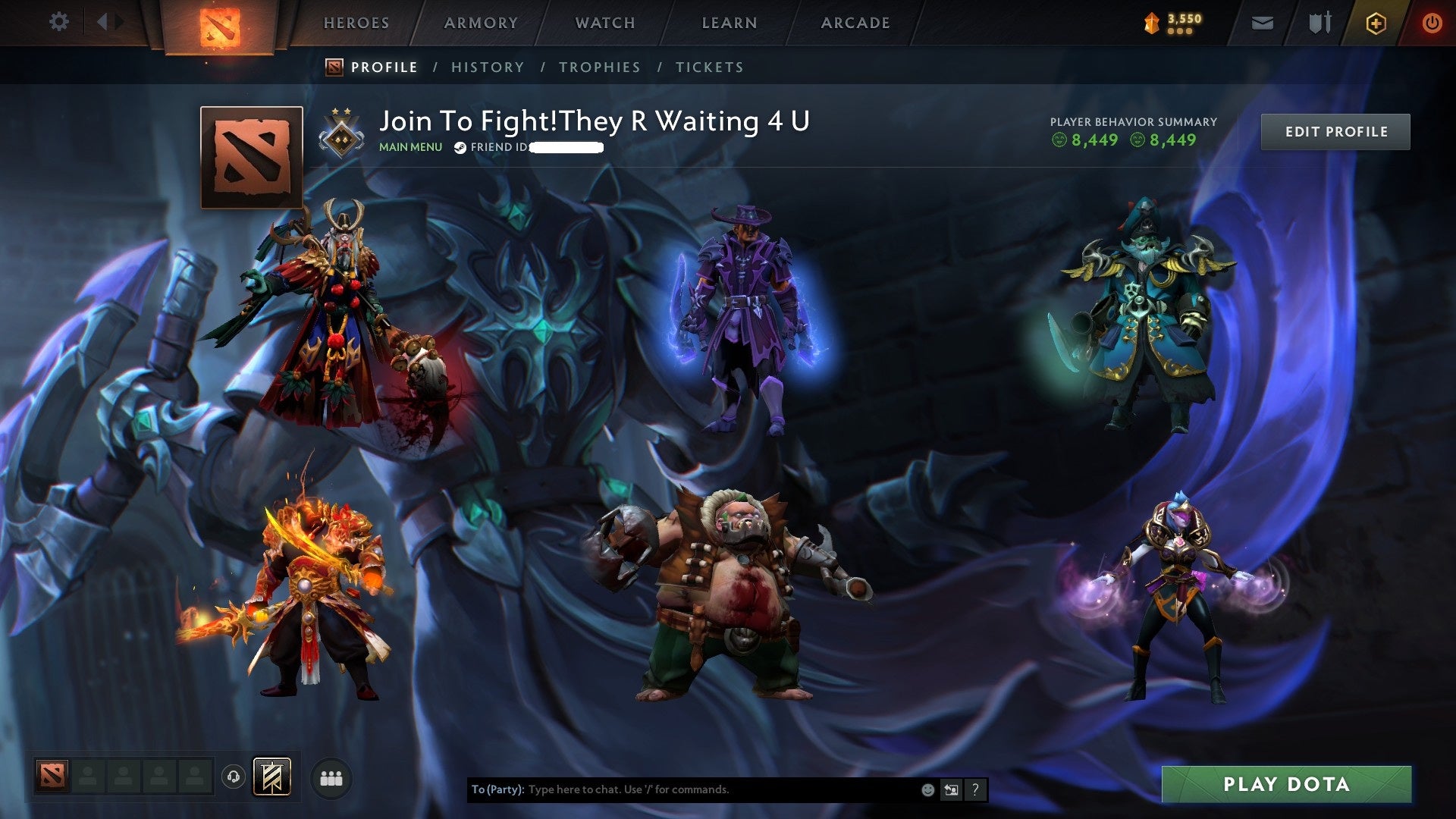Image resolution: width=1456 pixels, height=819 pixels.
Task: Open the settings gear
Action: [x=58, y=22]
